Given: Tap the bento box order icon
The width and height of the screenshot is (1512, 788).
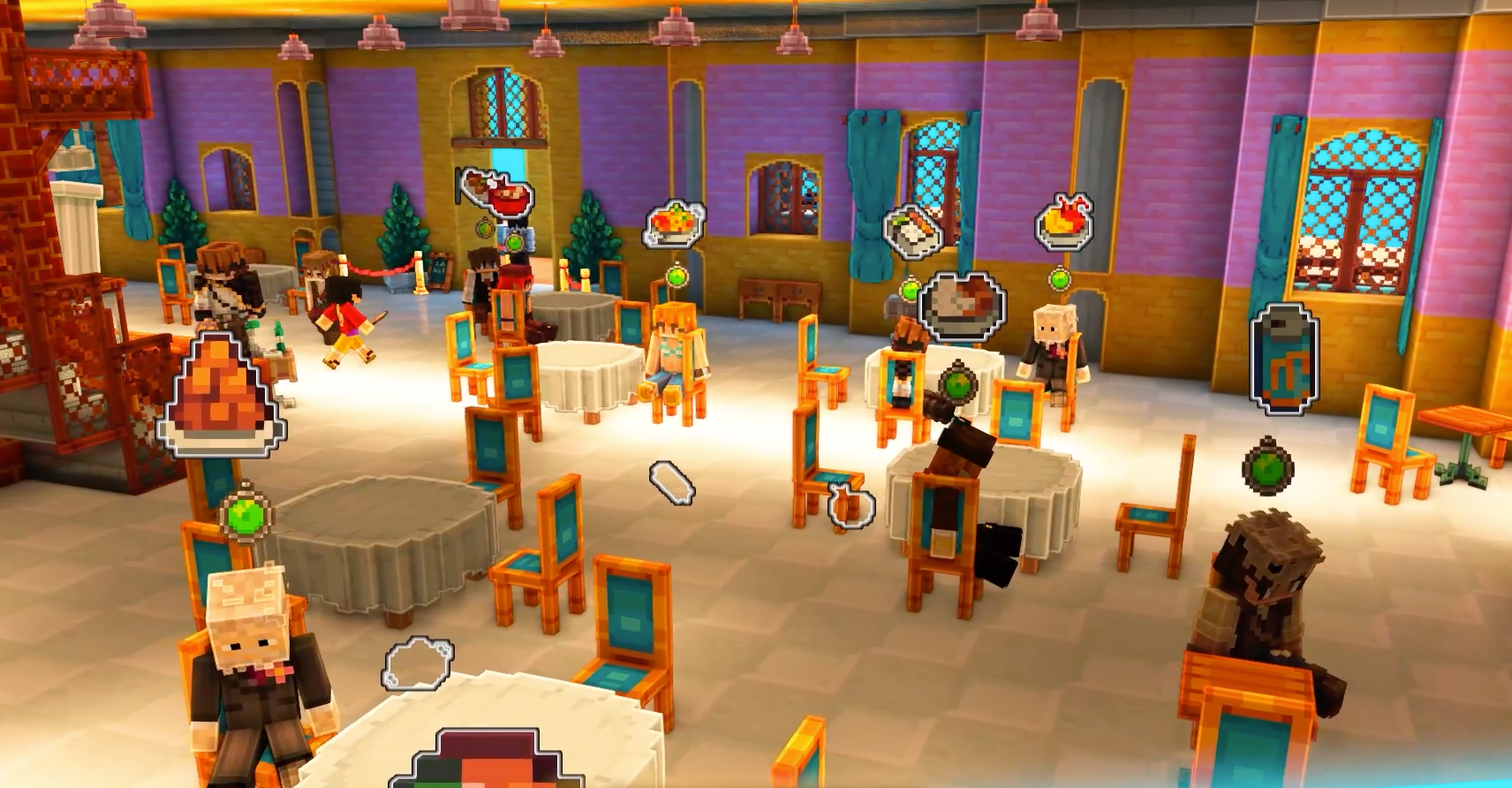Looking at the screenshot, I should [911, 231].
